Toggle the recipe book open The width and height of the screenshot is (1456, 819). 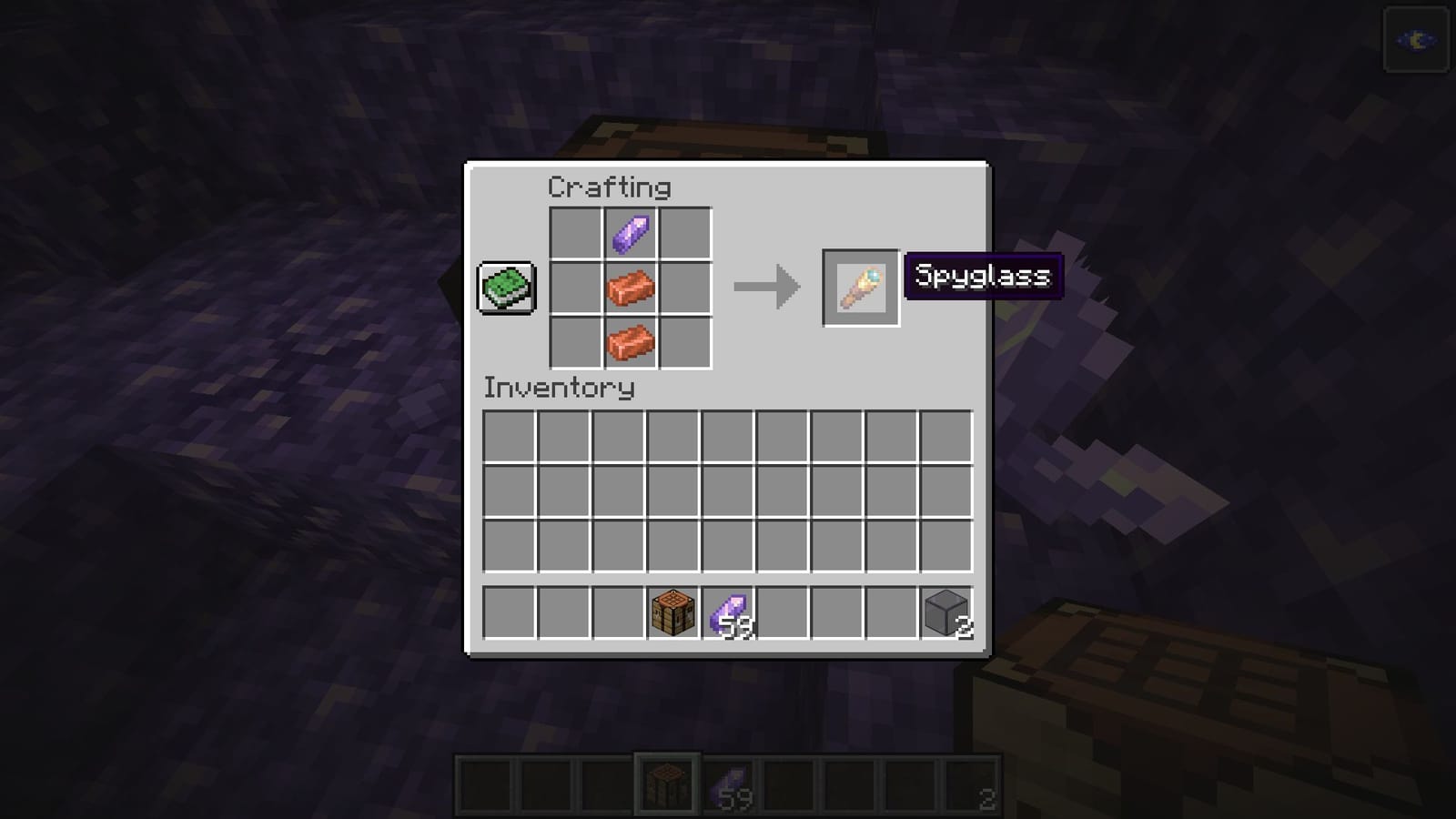506,286
